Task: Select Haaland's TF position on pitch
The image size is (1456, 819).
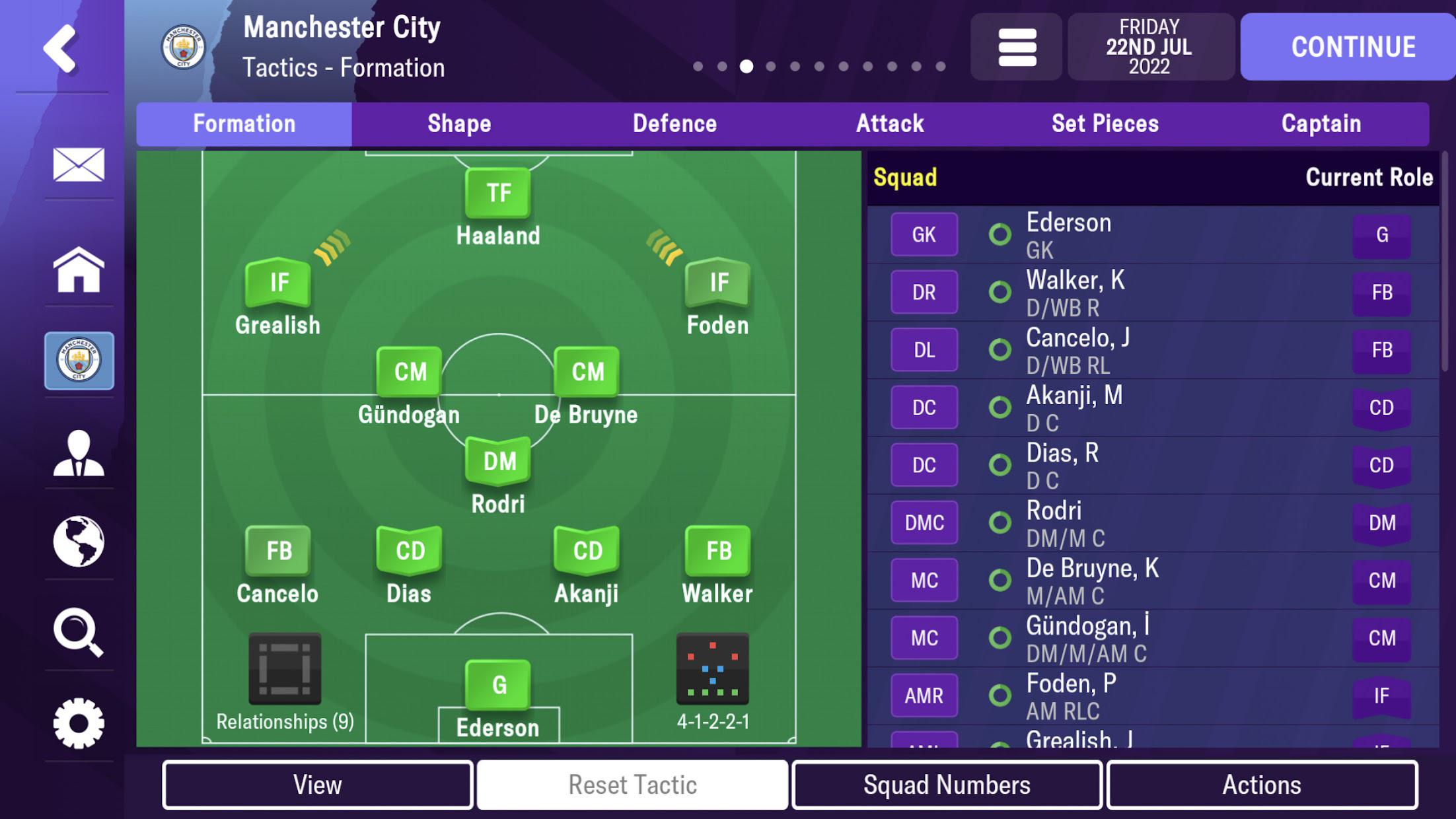Action: tap(498, 194)
